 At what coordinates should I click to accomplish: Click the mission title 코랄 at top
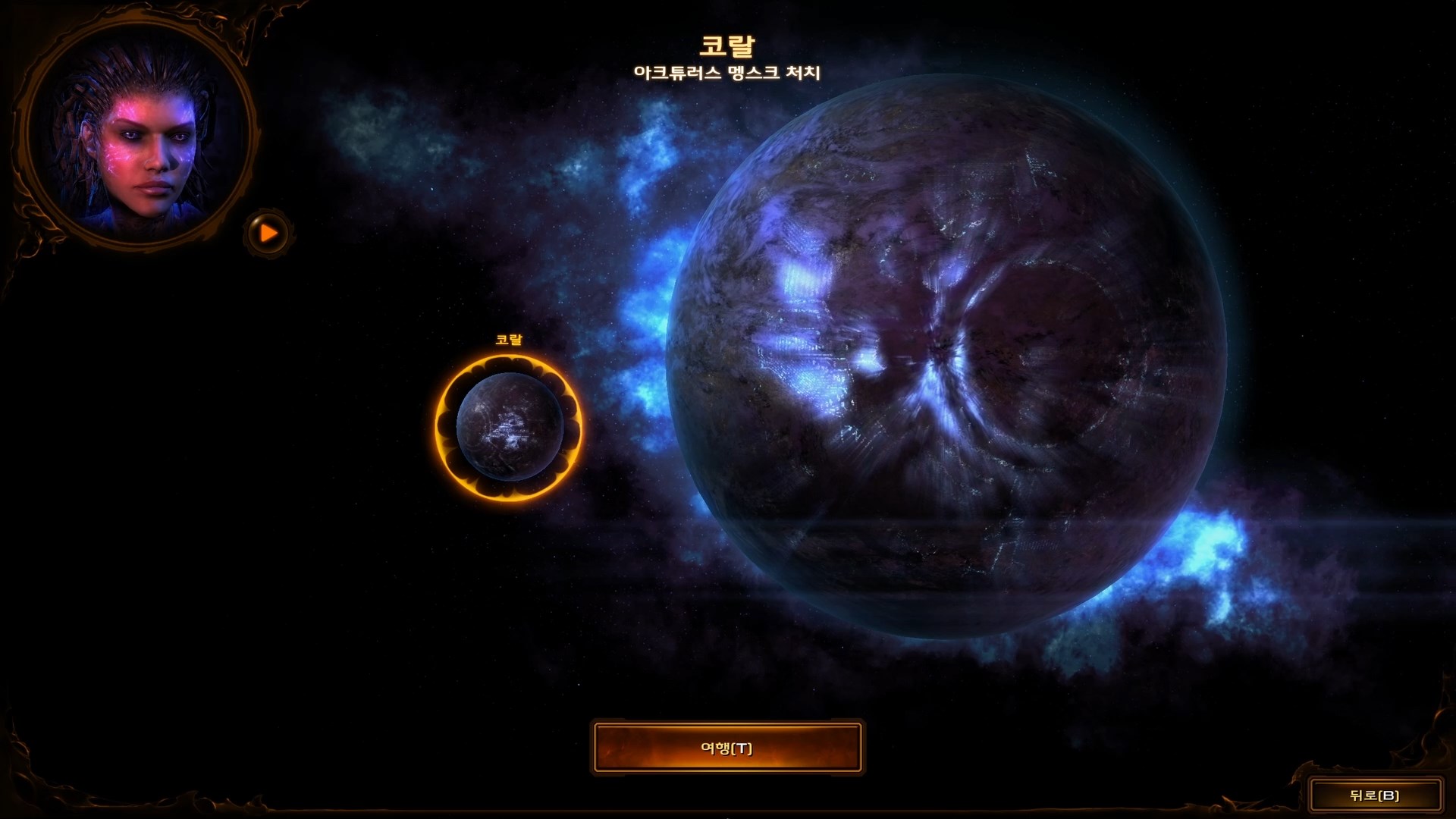730,44
